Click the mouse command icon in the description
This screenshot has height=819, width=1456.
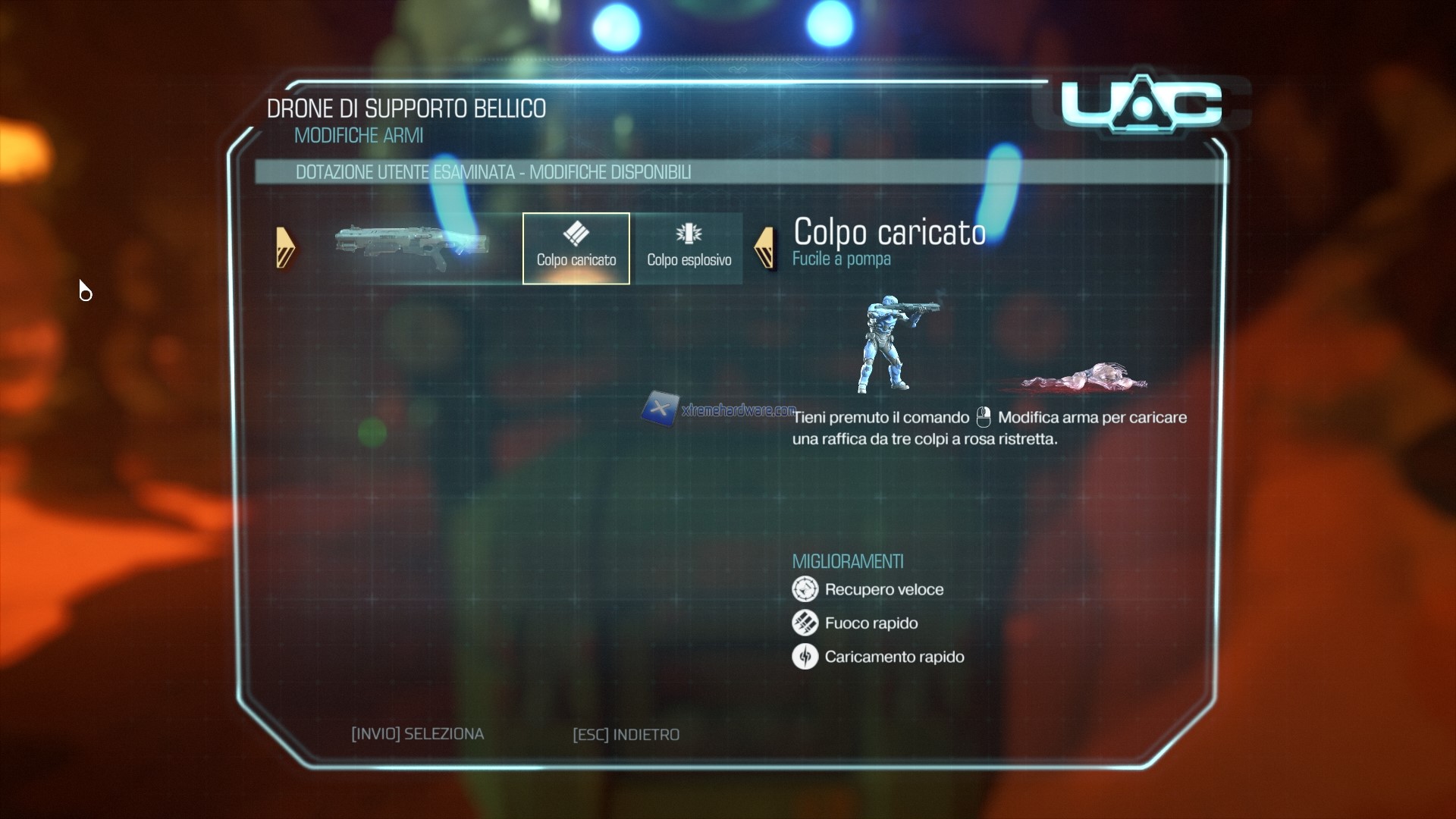point(984,416)
